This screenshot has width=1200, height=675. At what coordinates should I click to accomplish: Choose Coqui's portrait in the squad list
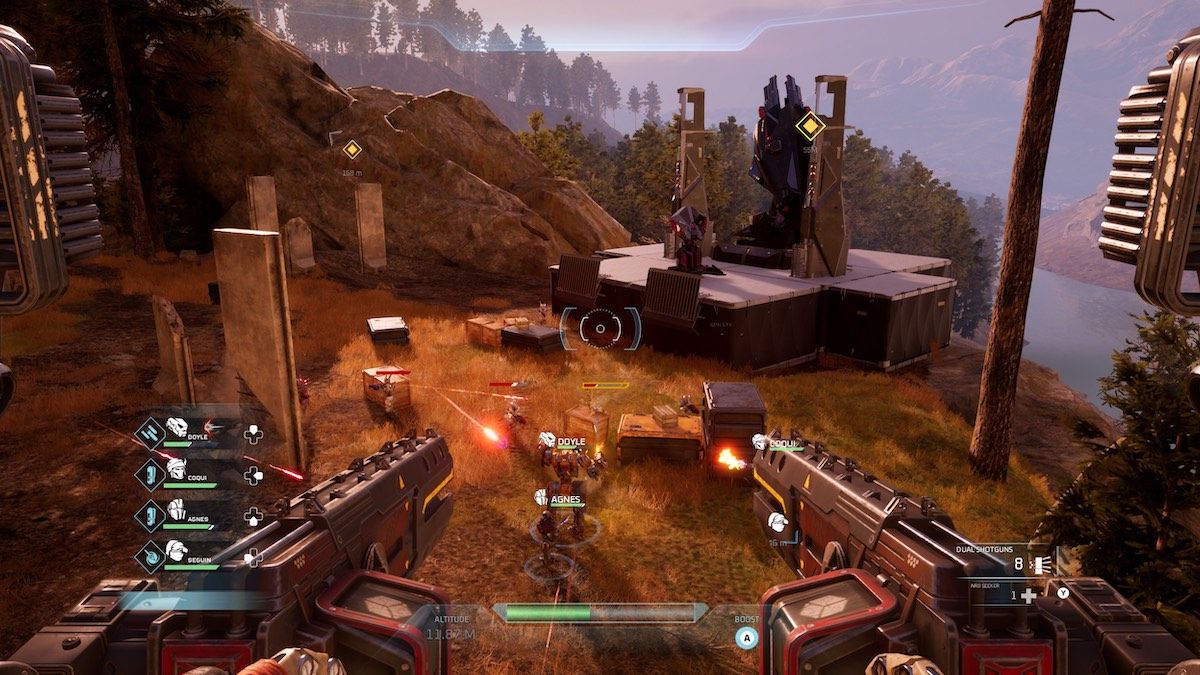click(177, 467)
